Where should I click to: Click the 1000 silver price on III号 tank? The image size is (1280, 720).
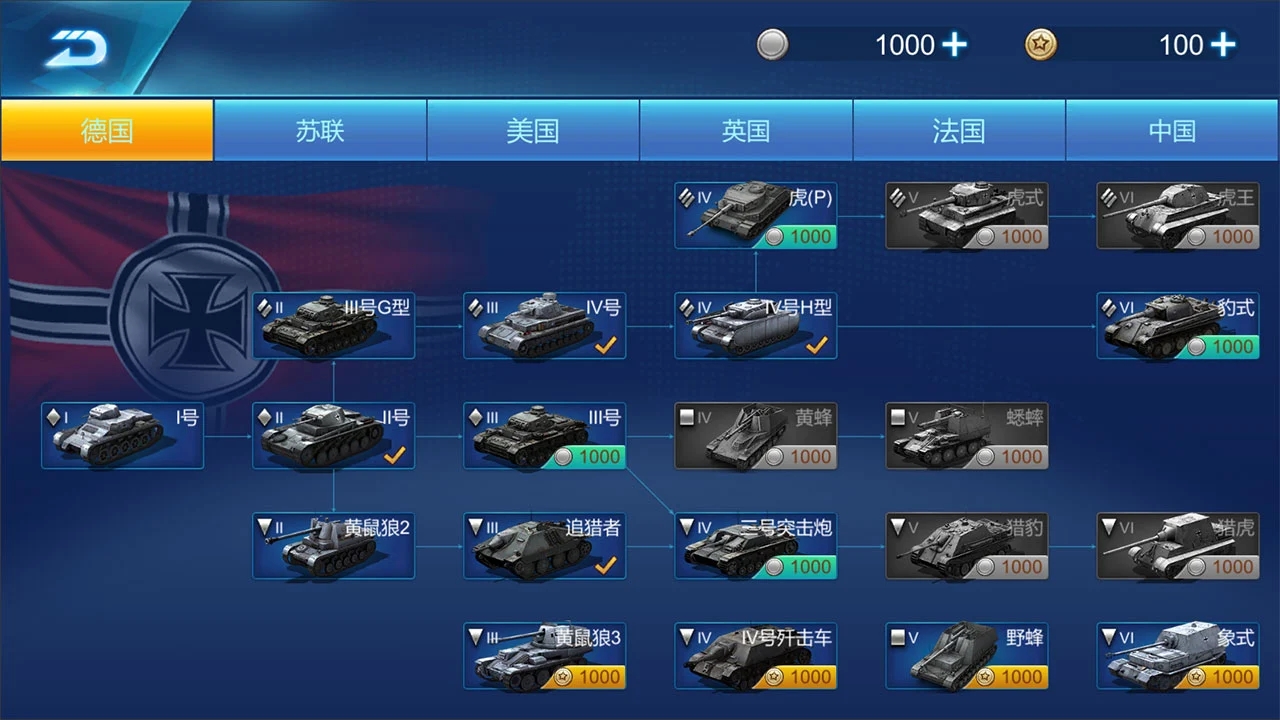tap(590, 457)
